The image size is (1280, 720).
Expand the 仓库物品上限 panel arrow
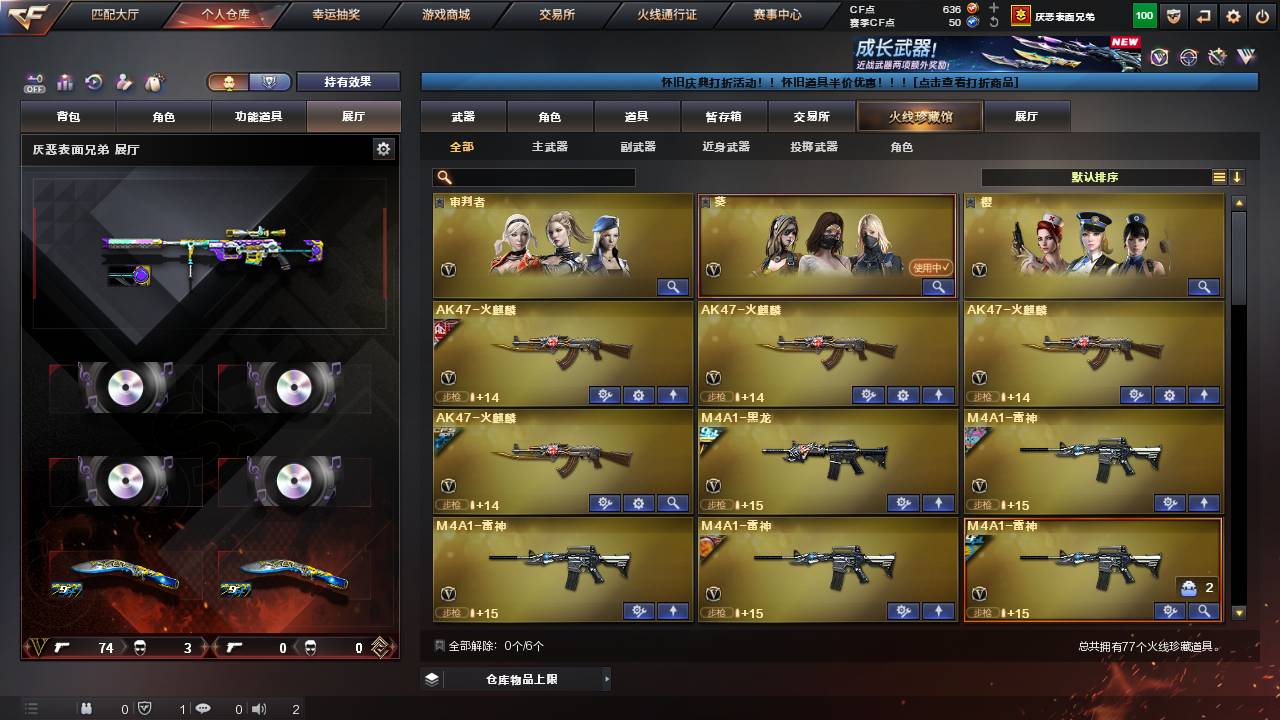tap(607, 677)
